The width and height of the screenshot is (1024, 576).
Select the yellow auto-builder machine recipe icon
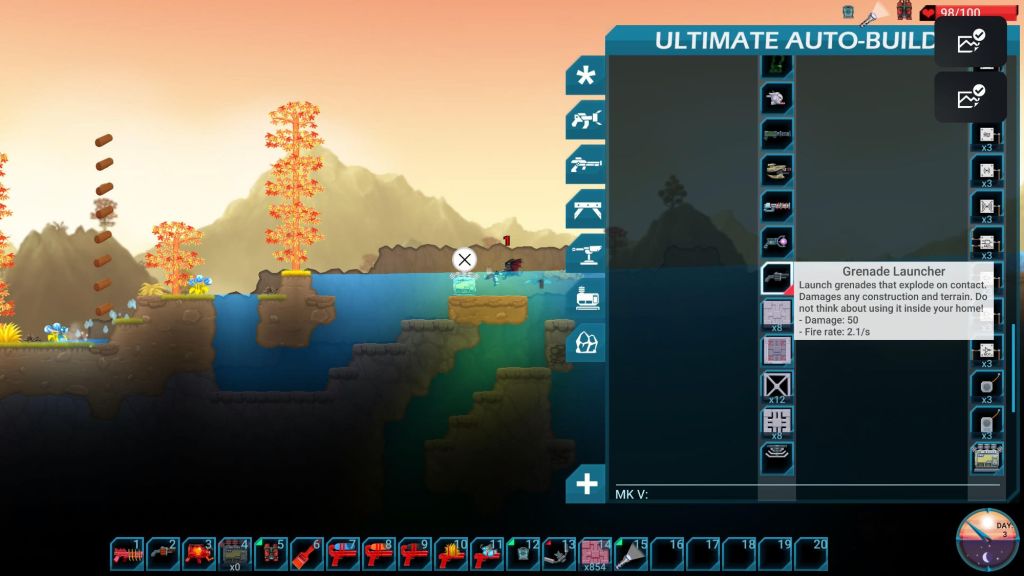coord(987,458)
